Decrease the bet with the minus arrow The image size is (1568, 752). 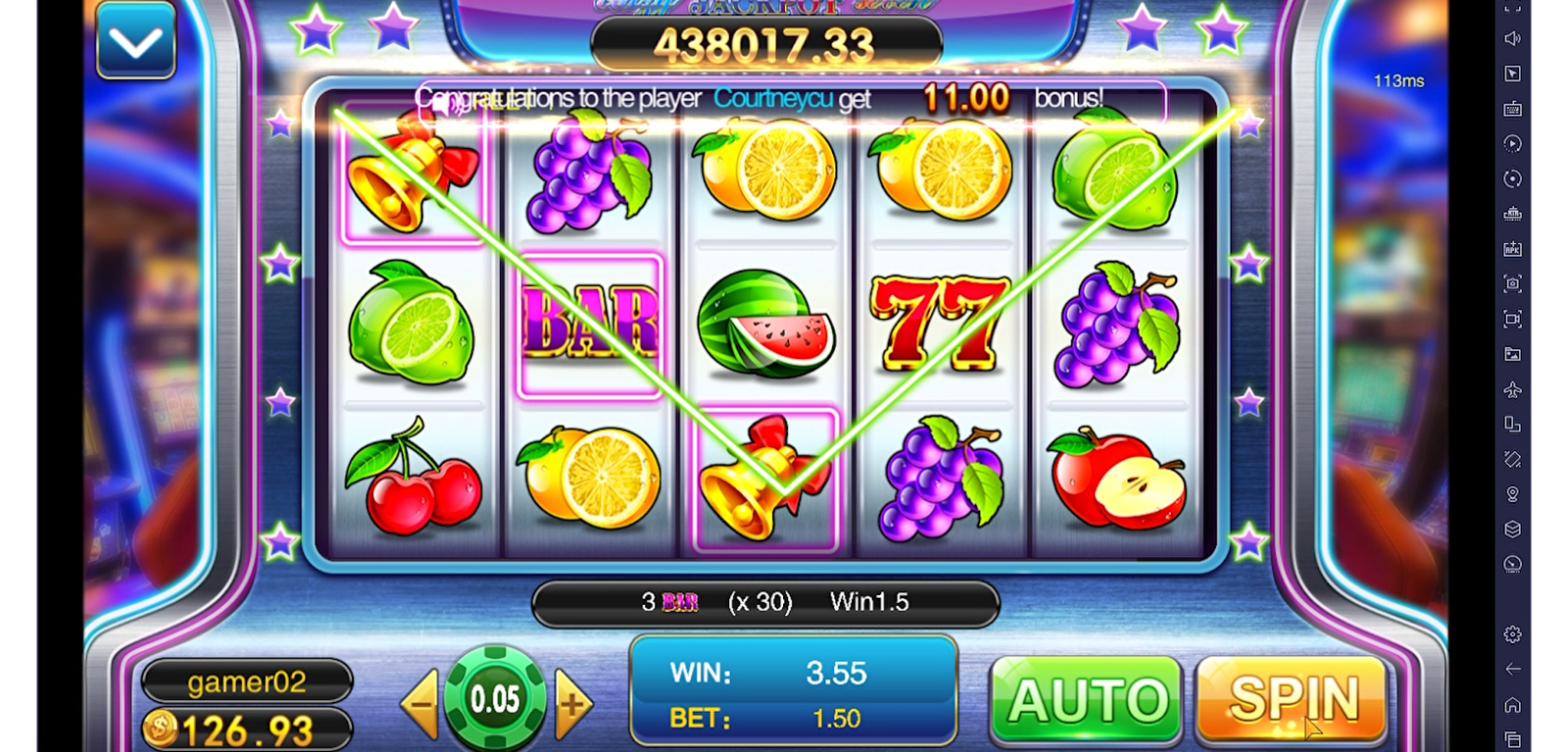tap(421, 703)
